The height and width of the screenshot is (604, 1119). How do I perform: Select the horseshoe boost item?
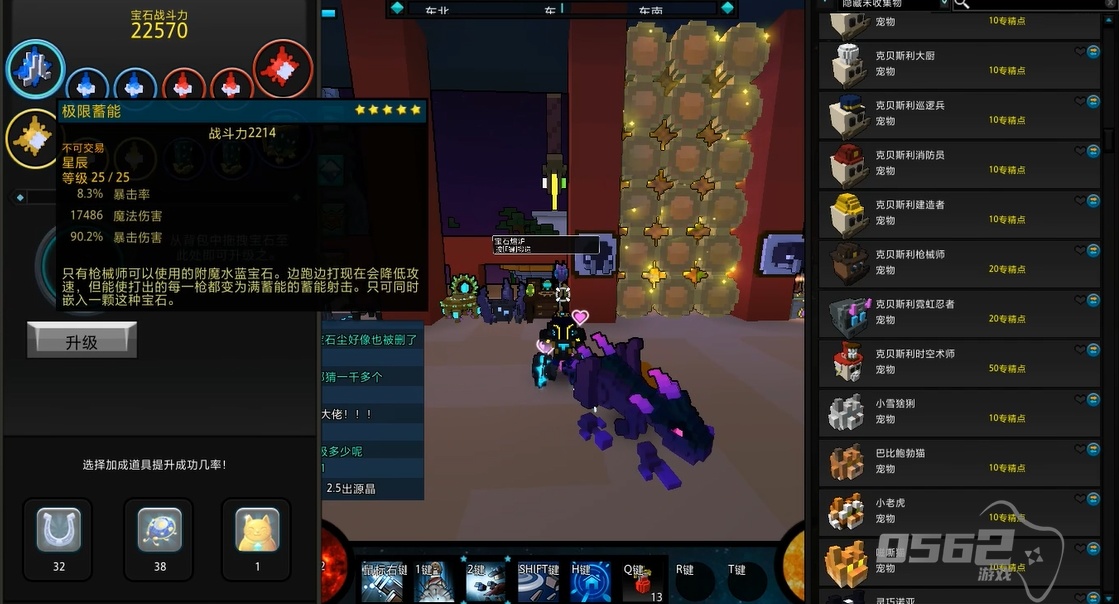click(58, 531)
